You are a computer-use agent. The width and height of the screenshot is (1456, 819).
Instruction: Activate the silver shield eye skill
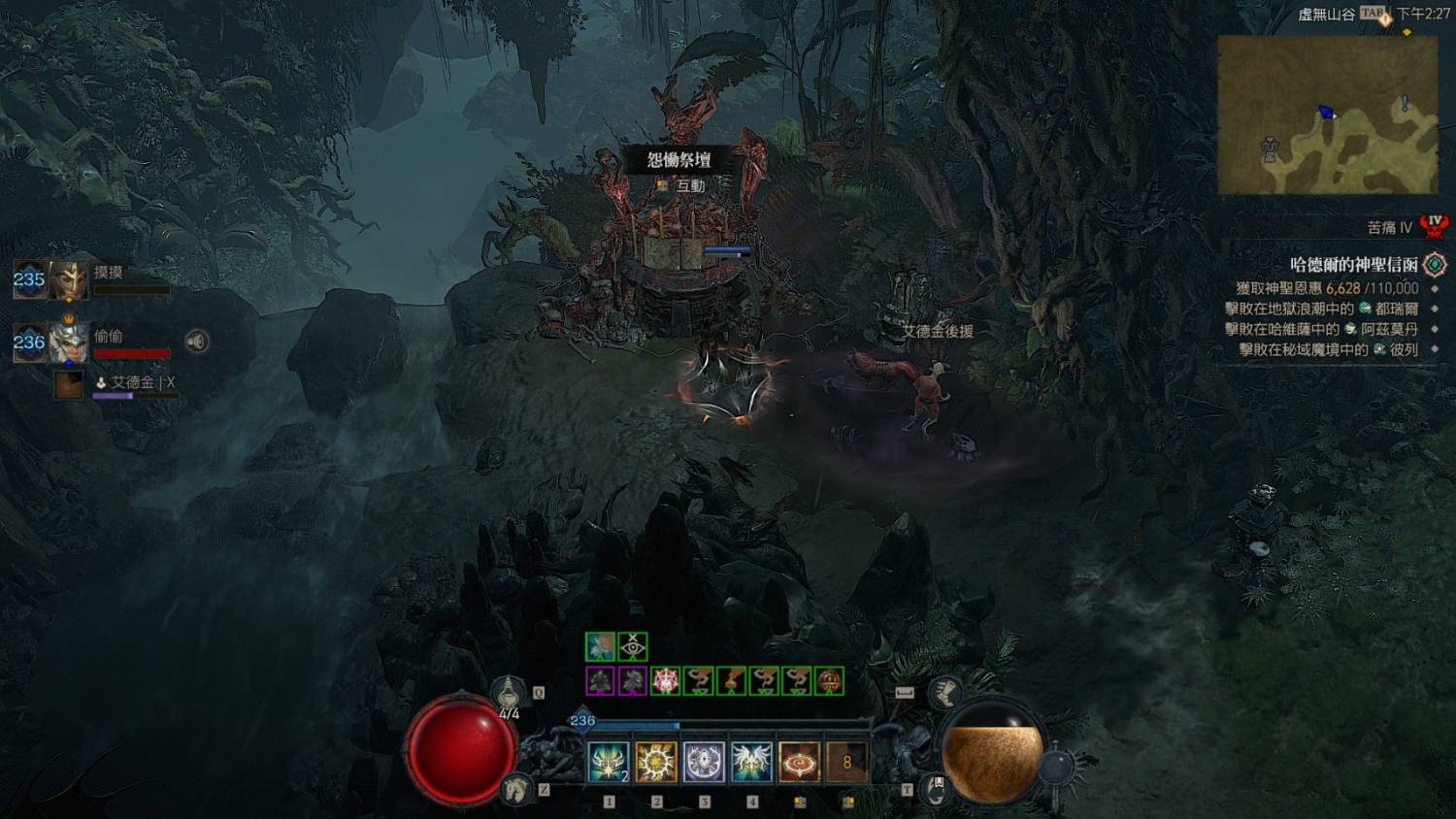[x=704, y=763]
